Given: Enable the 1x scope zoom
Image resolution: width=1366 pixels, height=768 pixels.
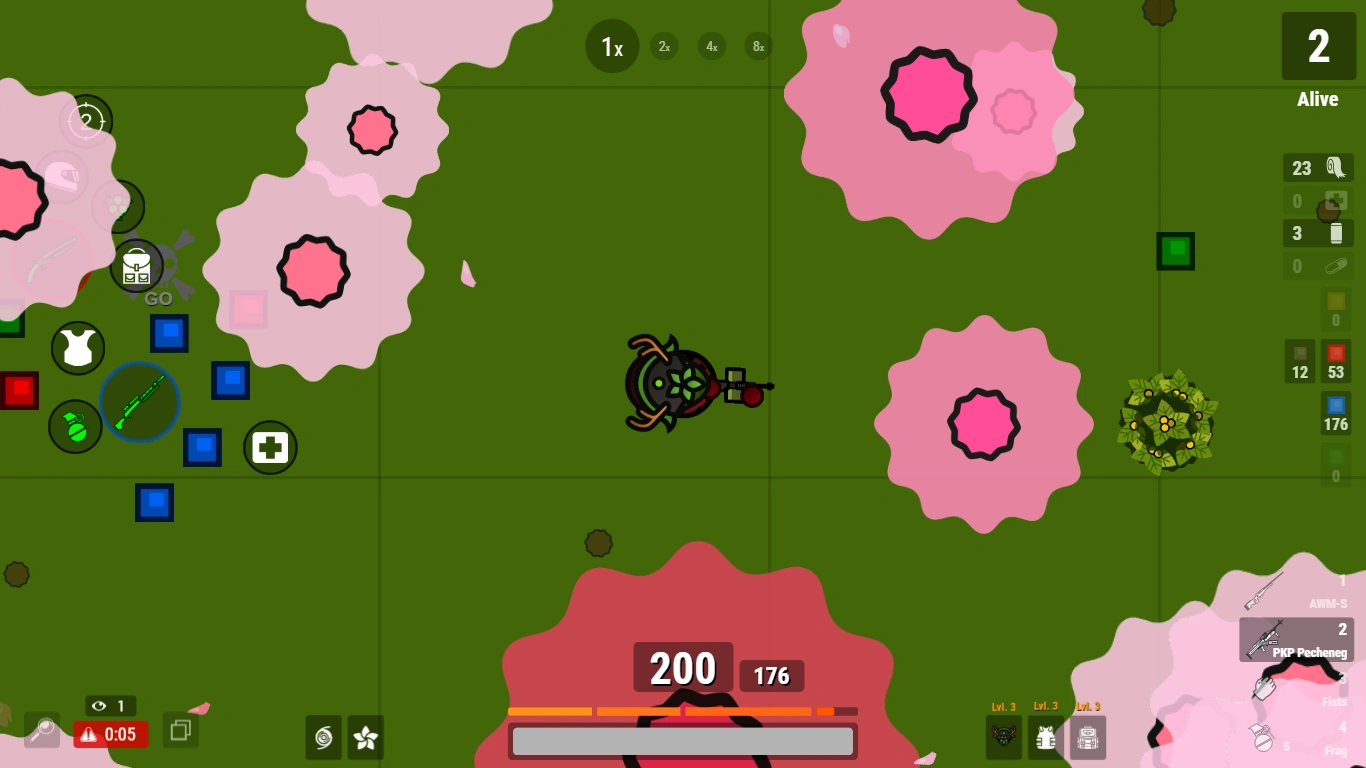Looking at the screenshot, I should tap(611, 46).
